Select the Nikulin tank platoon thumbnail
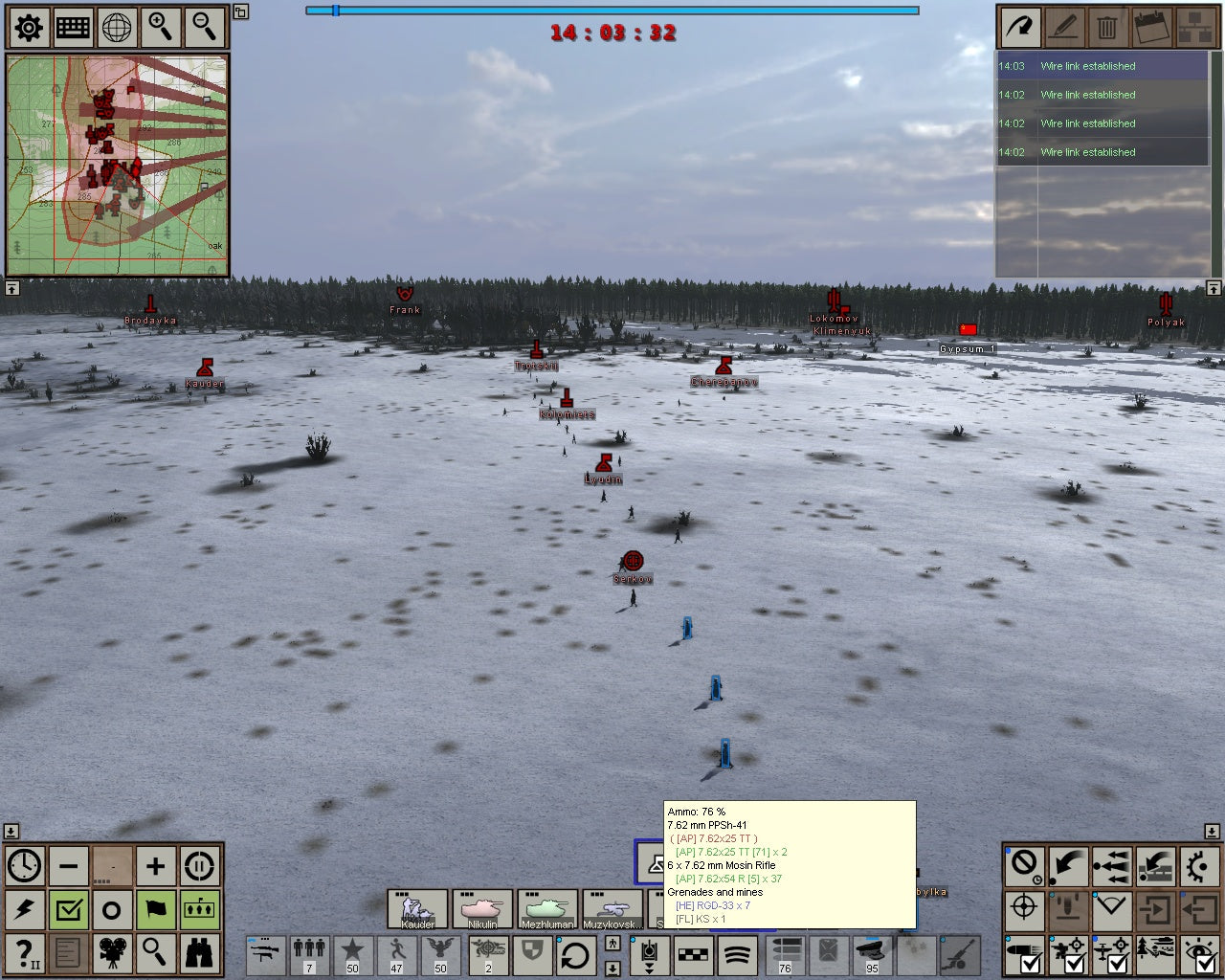The width and height of the screenshot is (1225, 980). click(x=483, y=907)
